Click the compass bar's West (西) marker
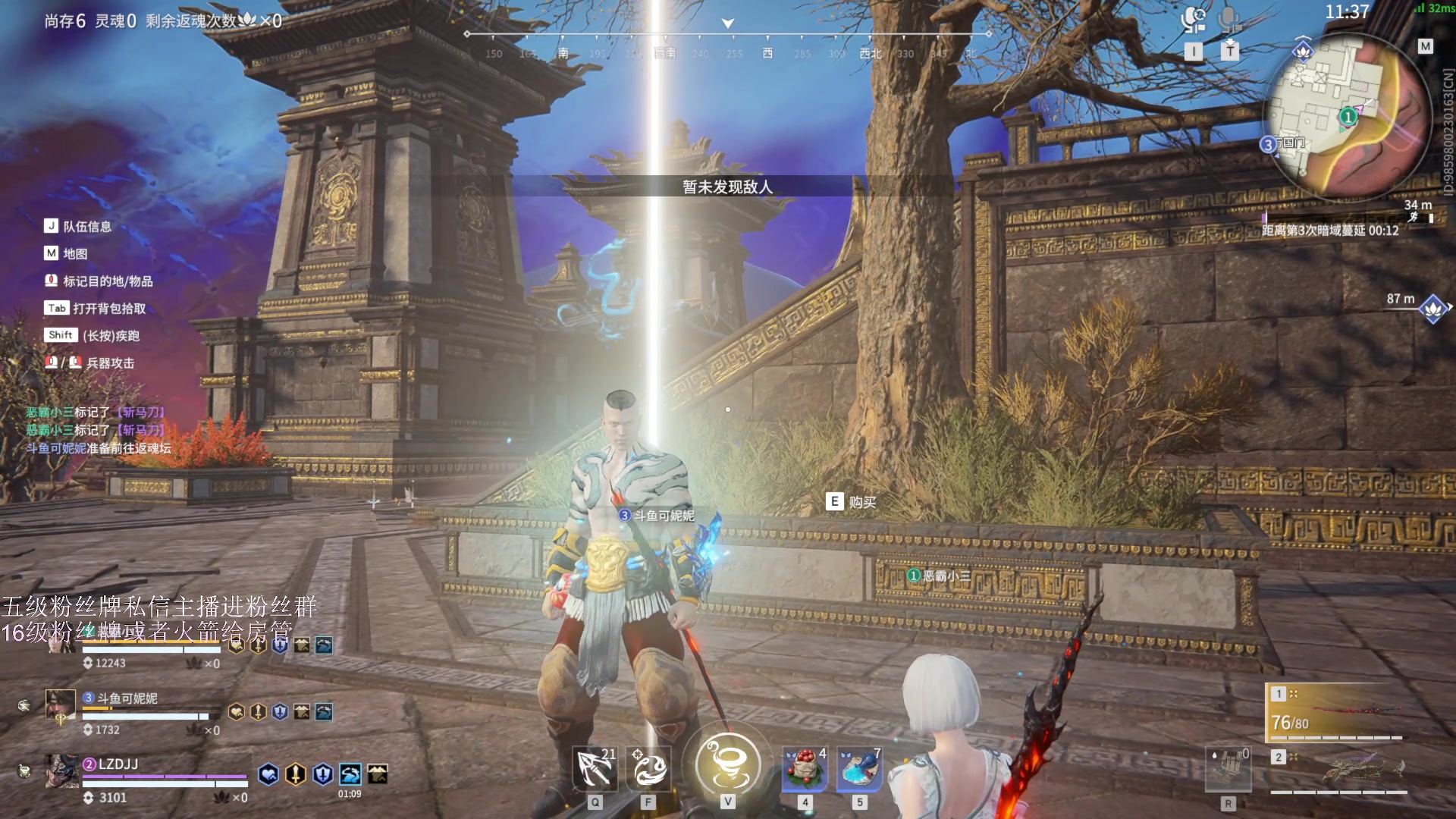This screenshot has height=819, width=1456. tap(767, 53)
